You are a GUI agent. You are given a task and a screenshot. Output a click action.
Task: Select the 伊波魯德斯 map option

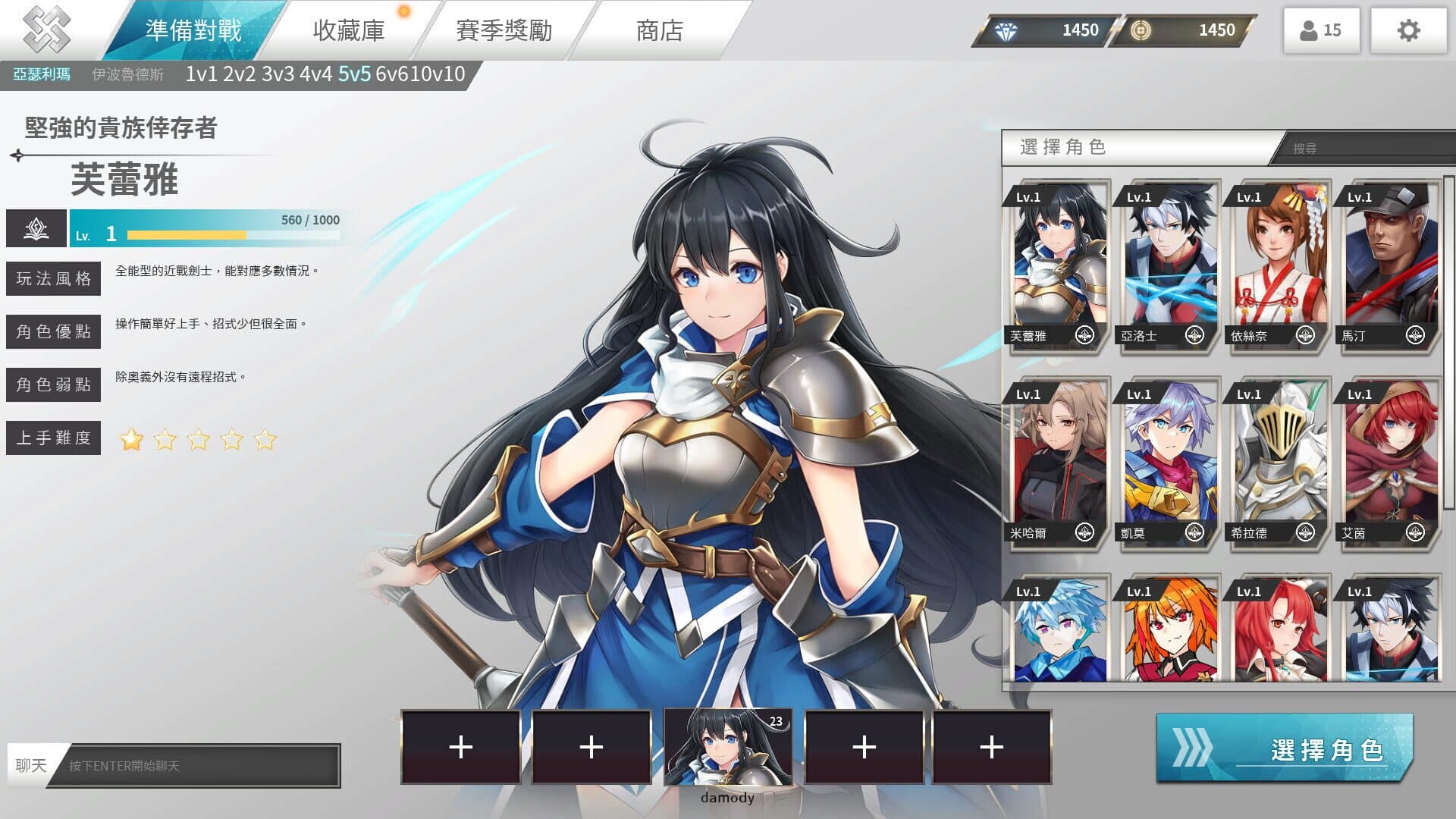pyautogui.click(x=127, y=74)
